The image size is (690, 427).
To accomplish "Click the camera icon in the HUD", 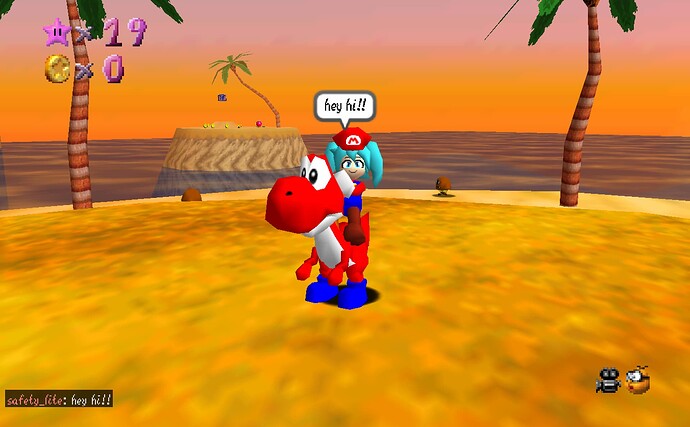I will coord(608,381).
